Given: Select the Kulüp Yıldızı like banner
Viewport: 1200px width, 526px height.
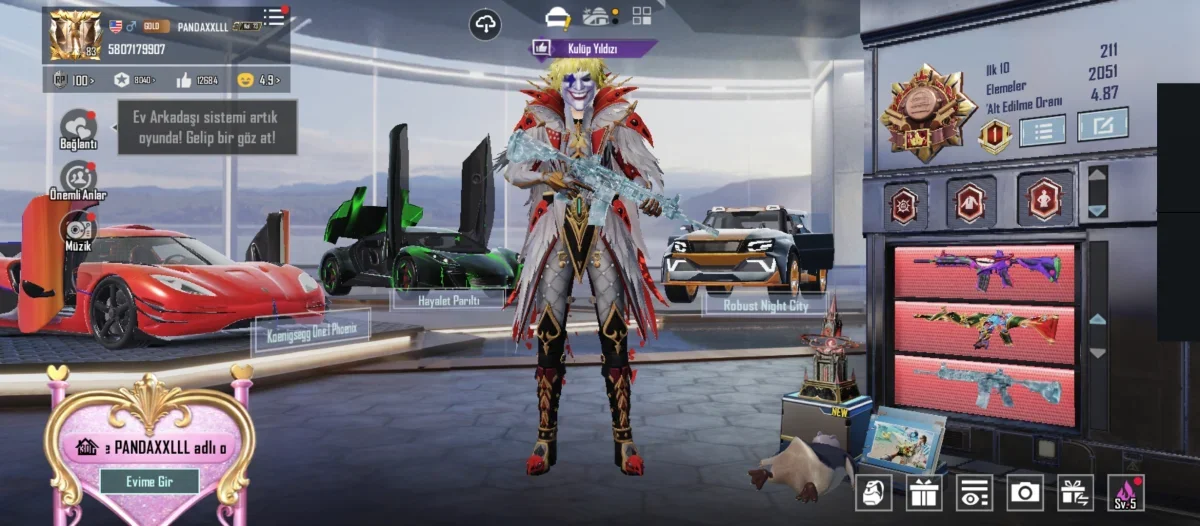Looking at the screenshot, I should (592, 47).
